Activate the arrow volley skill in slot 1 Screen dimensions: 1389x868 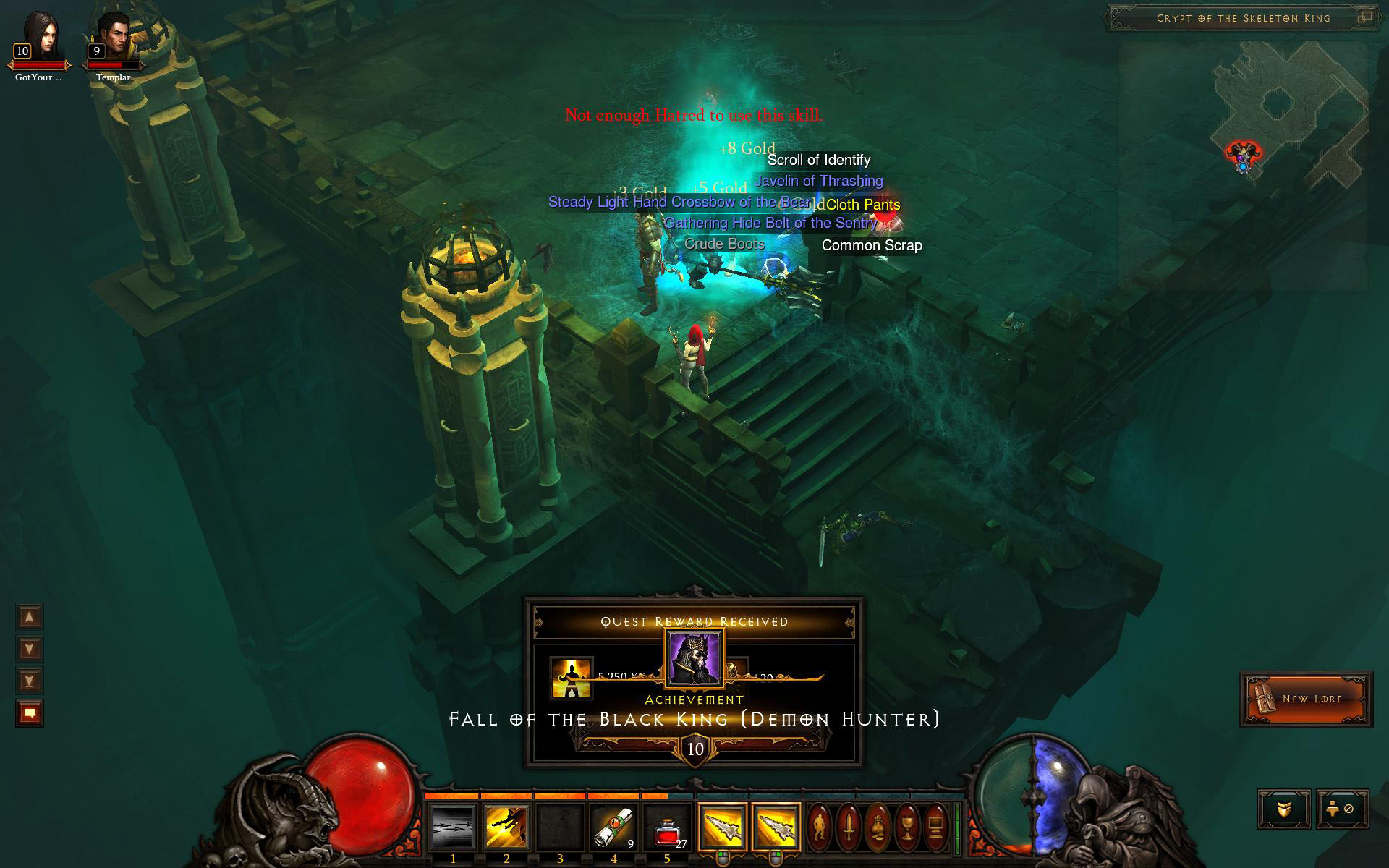coord(453,826)
